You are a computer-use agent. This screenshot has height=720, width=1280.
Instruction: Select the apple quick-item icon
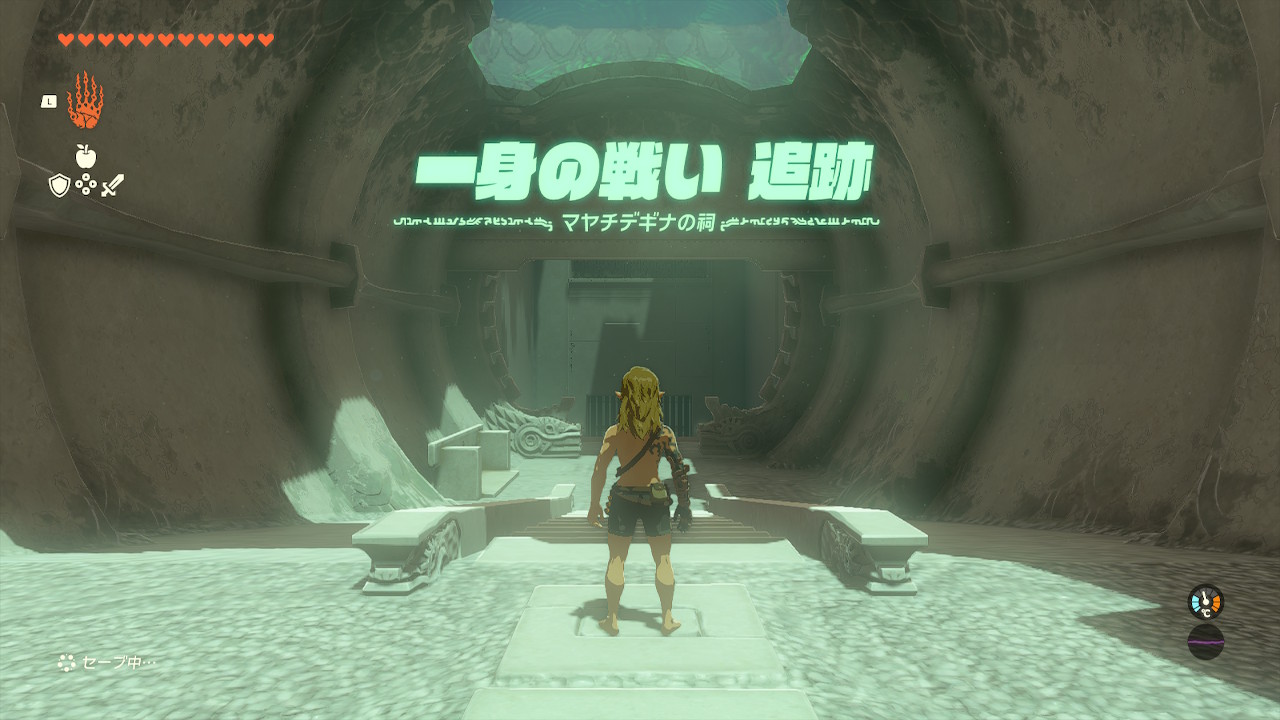click(85, 156)
